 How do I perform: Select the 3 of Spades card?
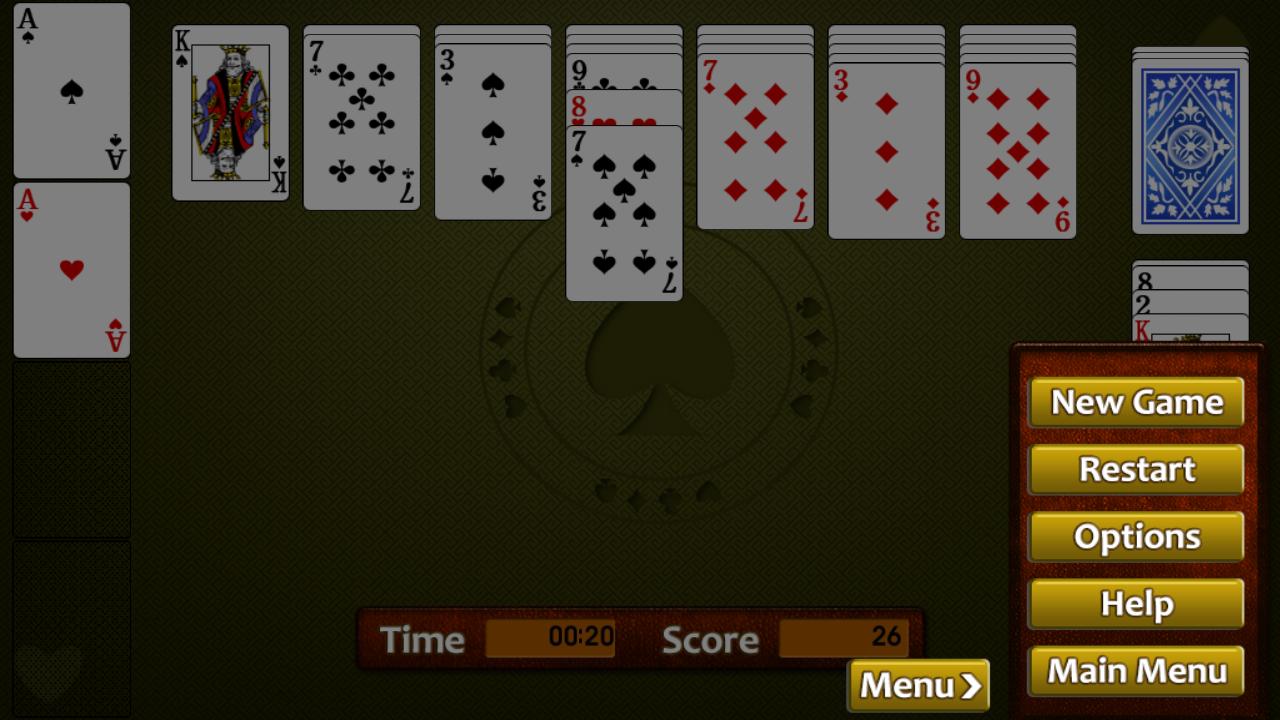click(x=492, y=130)
